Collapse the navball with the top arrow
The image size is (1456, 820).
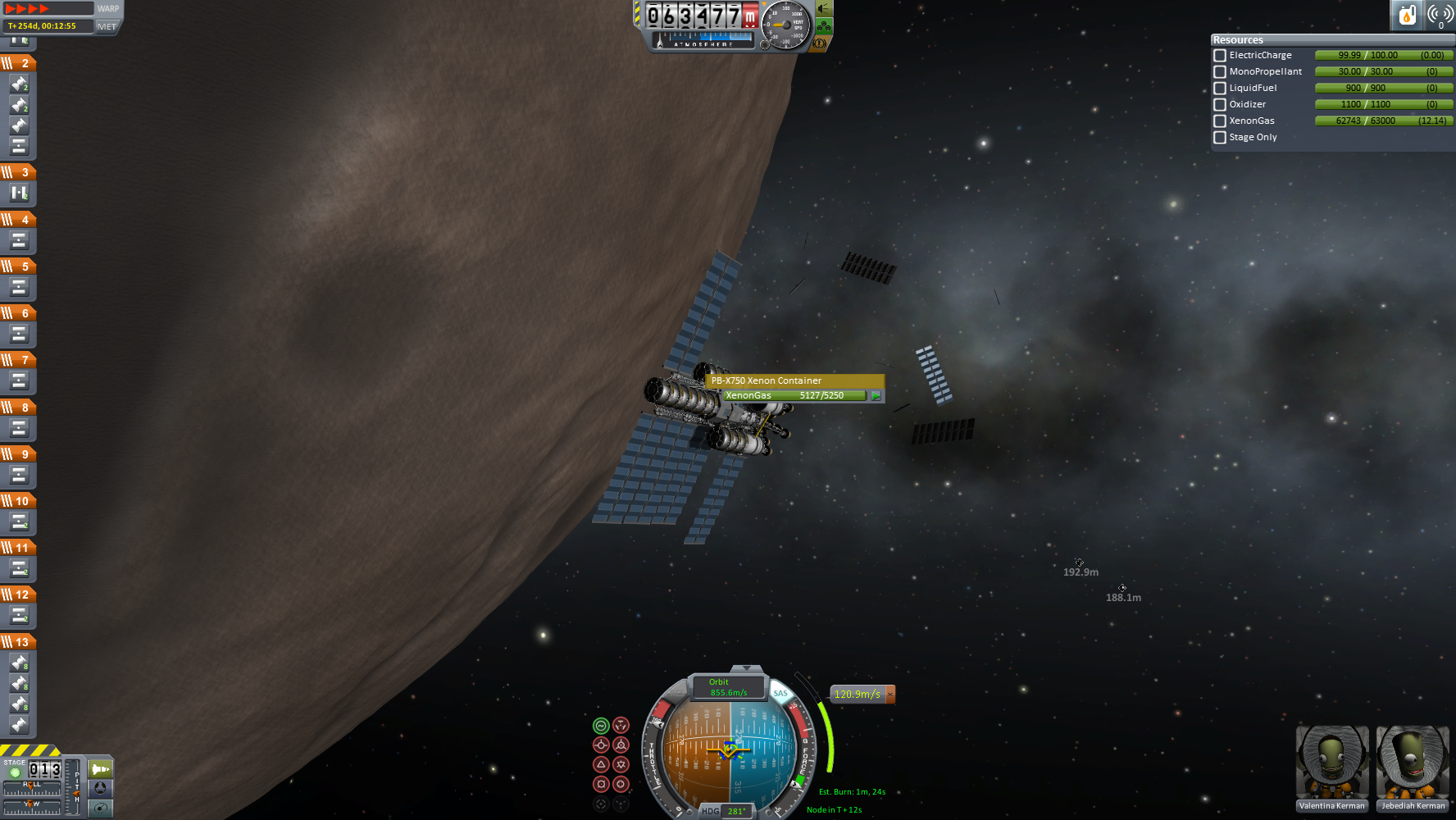coord(746,669)
